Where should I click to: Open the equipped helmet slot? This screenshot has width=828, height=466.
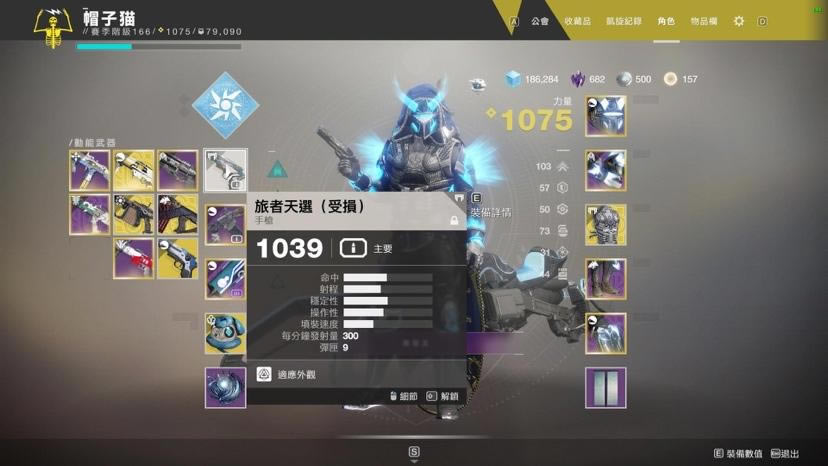605,117
